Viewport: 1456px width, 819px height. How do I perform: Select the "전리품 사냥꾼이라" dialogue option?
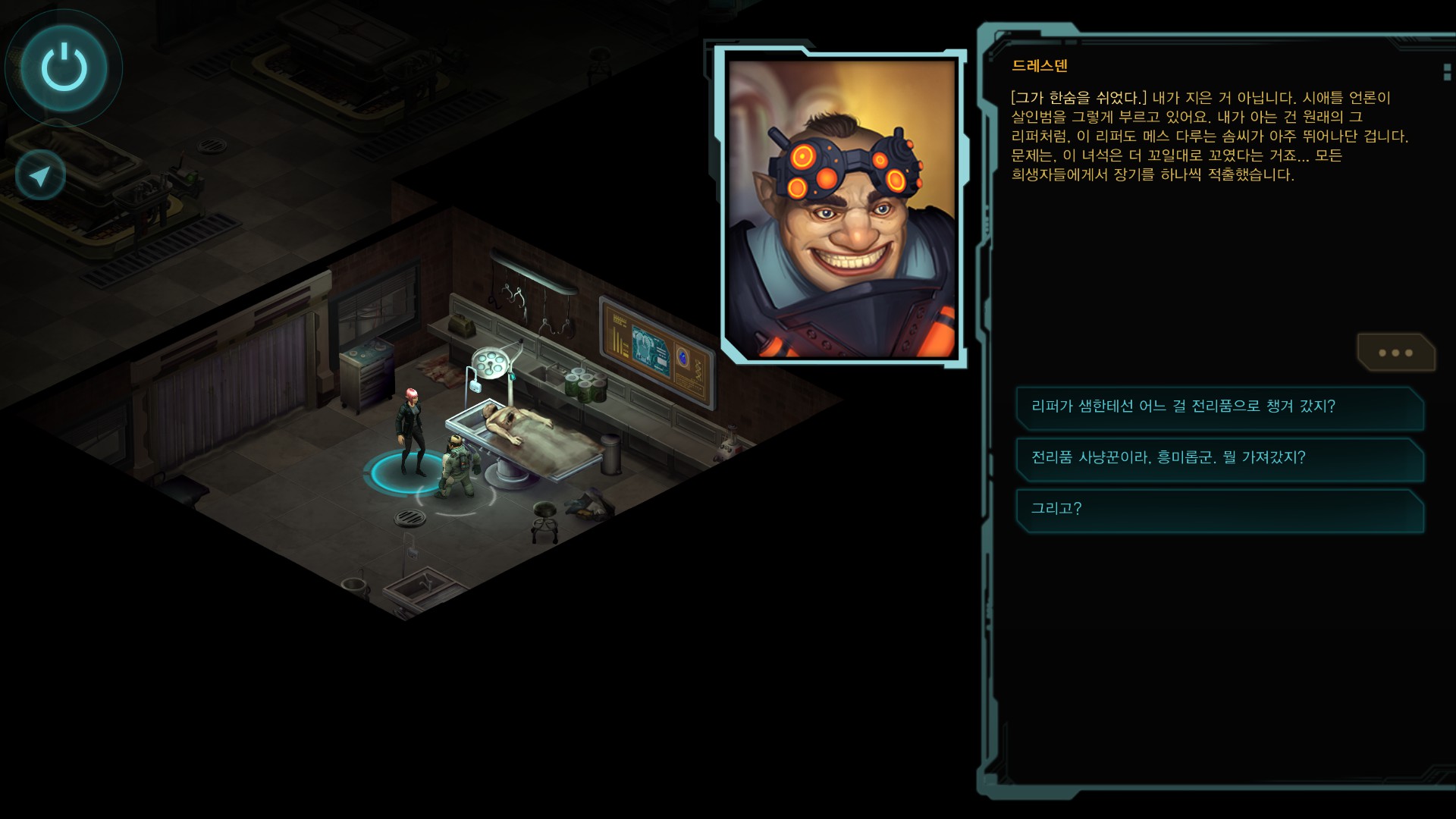pos(1219,458)
